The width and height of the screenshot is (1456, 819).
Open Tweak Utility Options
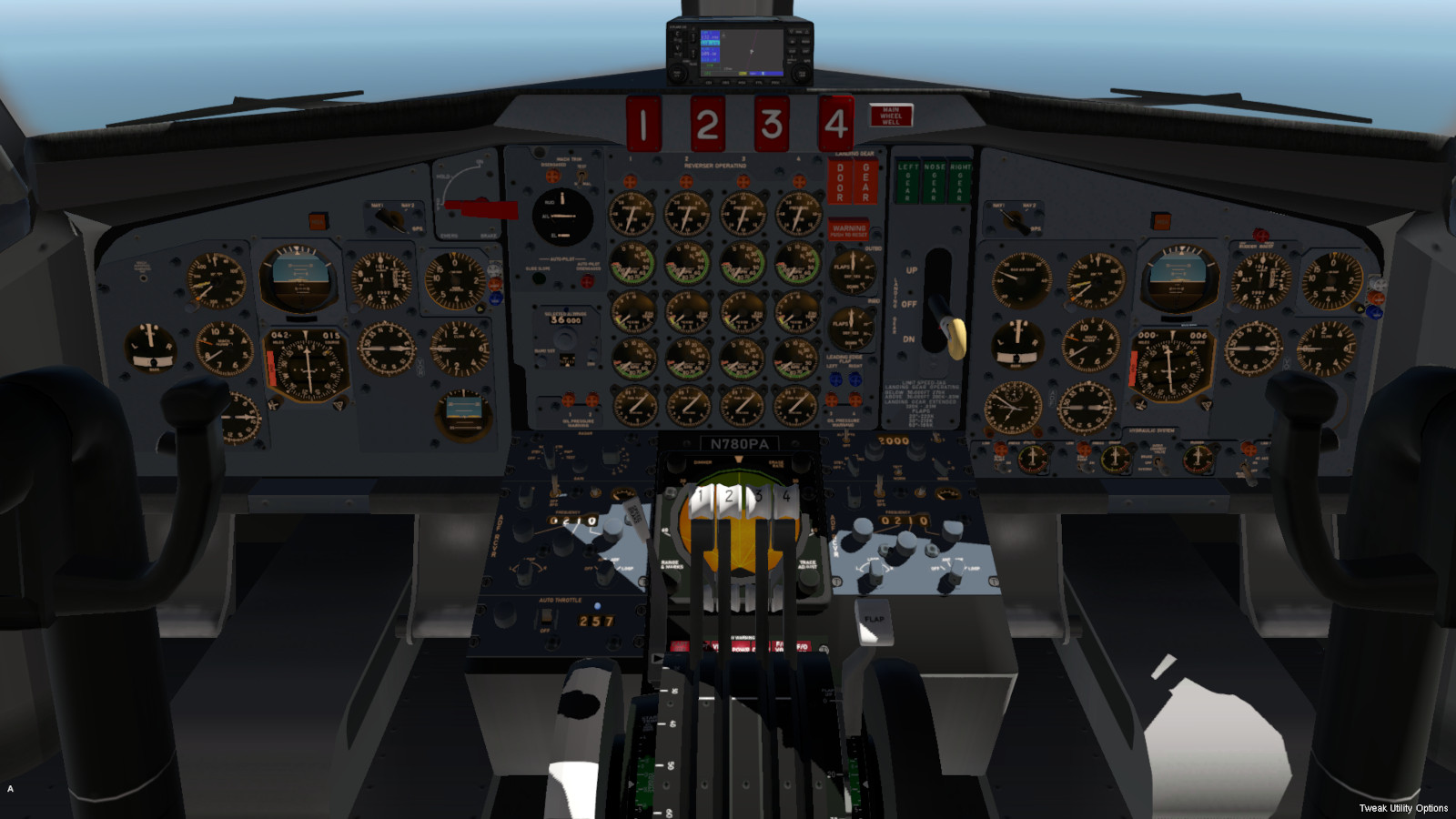click(x=1402, y=808)
